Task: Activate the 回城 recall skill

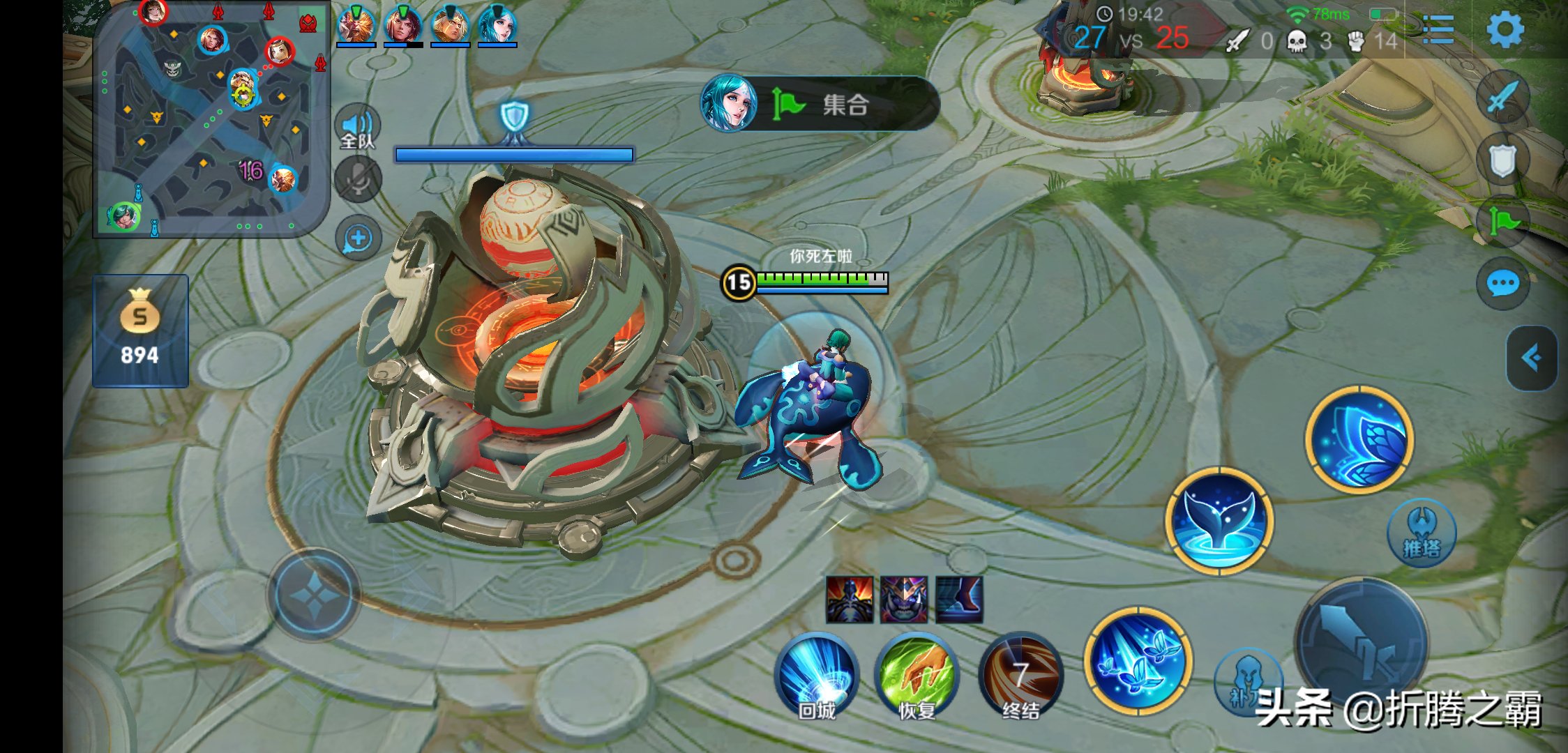Action: (x=816, y=675)
